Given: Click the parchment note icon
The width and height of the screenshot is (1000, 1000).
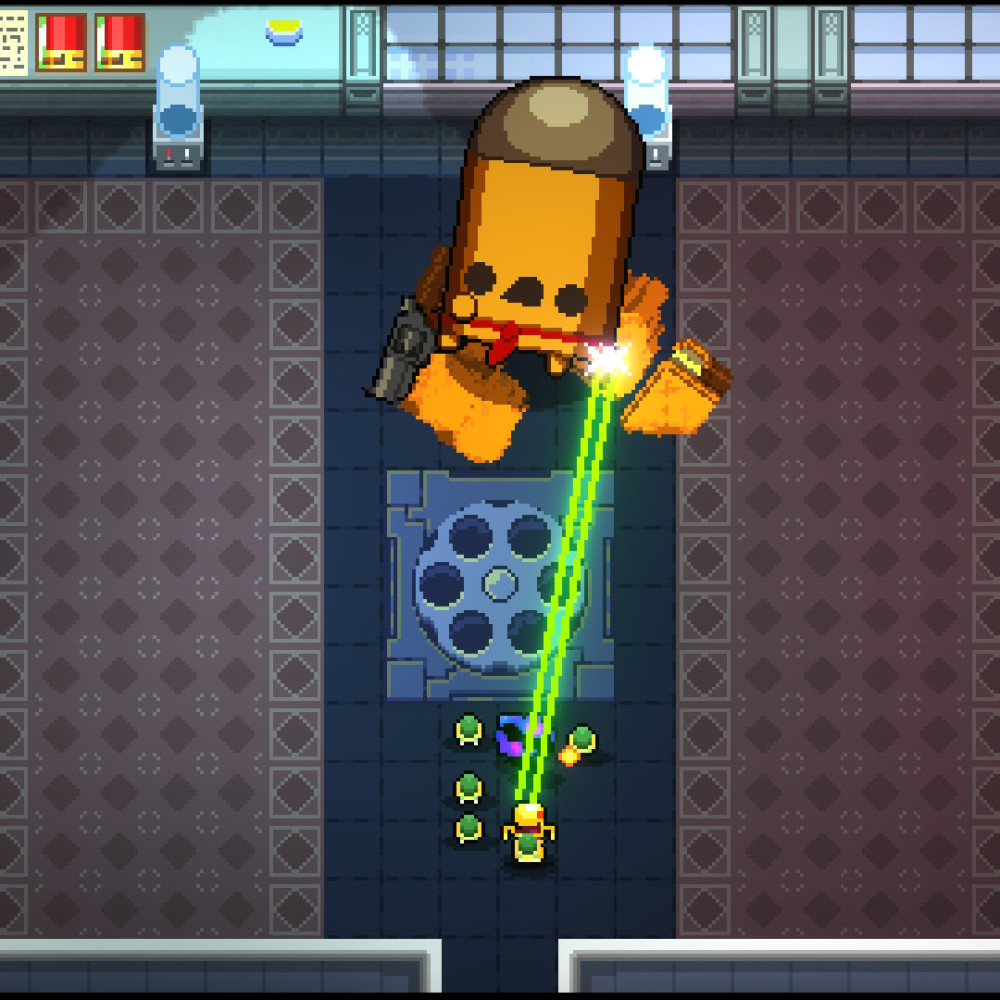Looking at the screenshot, I should click(x=14, y=42).
